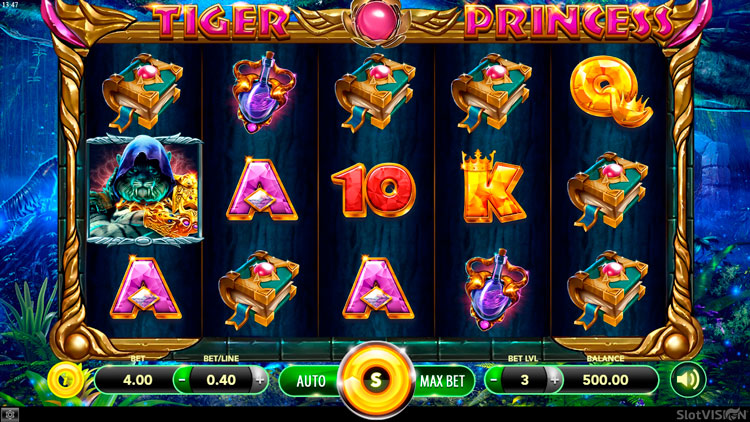Increase the bet per line amount
The image size is (750, 422).
pyautogui.click(x=260, y=380)
